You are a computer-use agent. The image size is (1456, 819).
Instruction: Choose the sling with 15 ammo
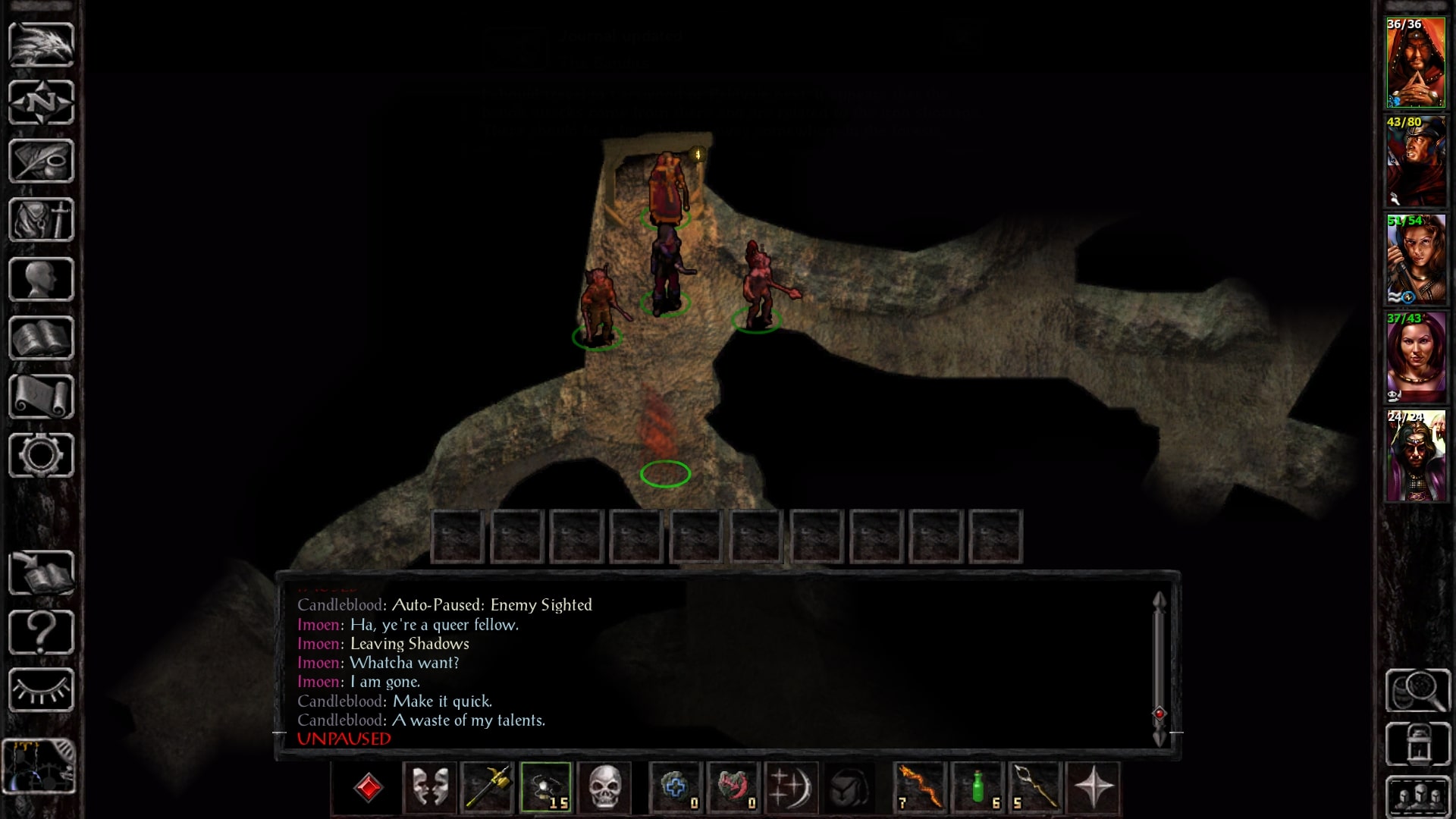(x=546, y=787)
